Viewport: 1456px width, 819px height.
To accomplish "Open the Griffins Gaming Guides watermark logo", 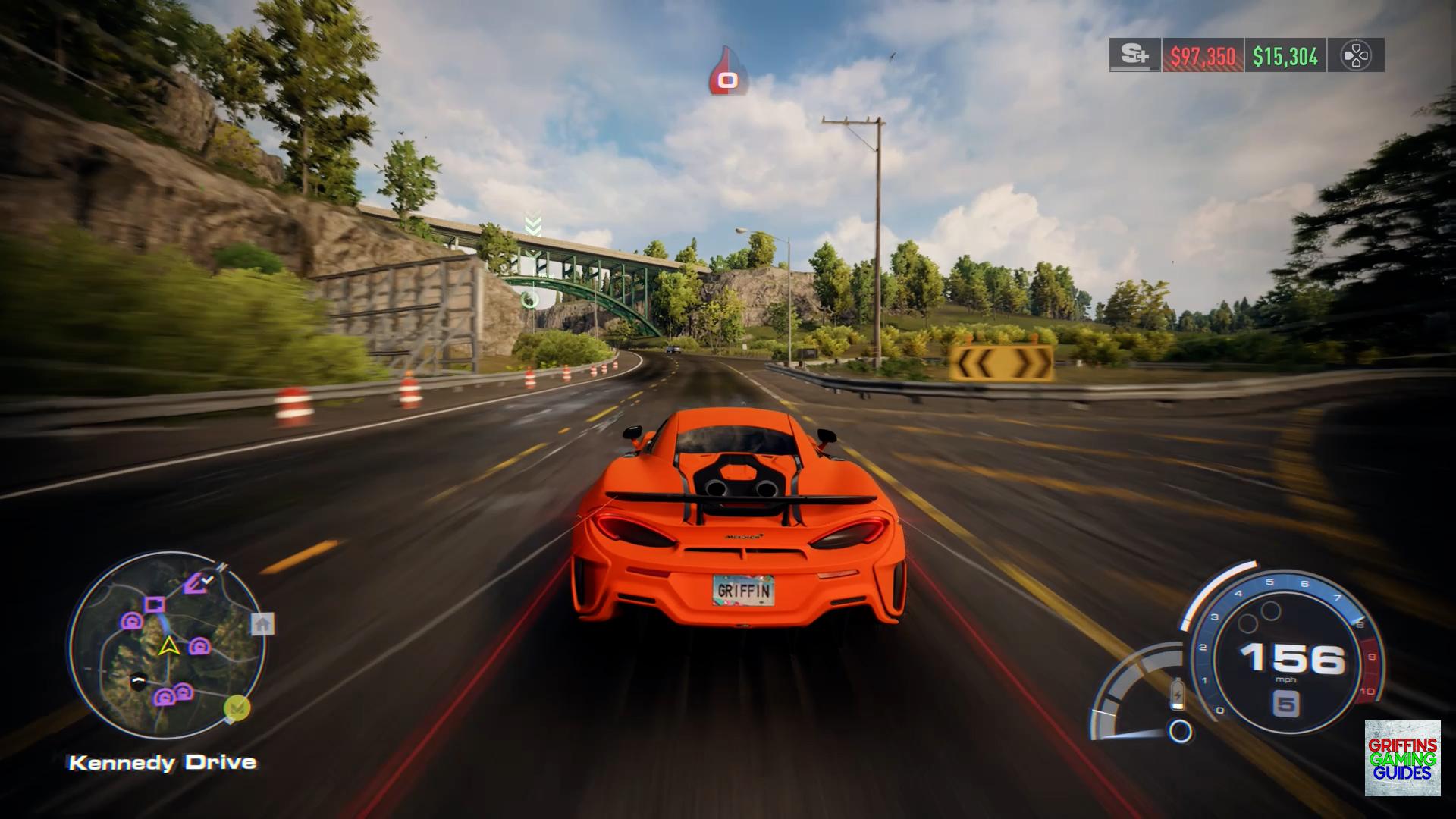I will [x=1402, y=758].
